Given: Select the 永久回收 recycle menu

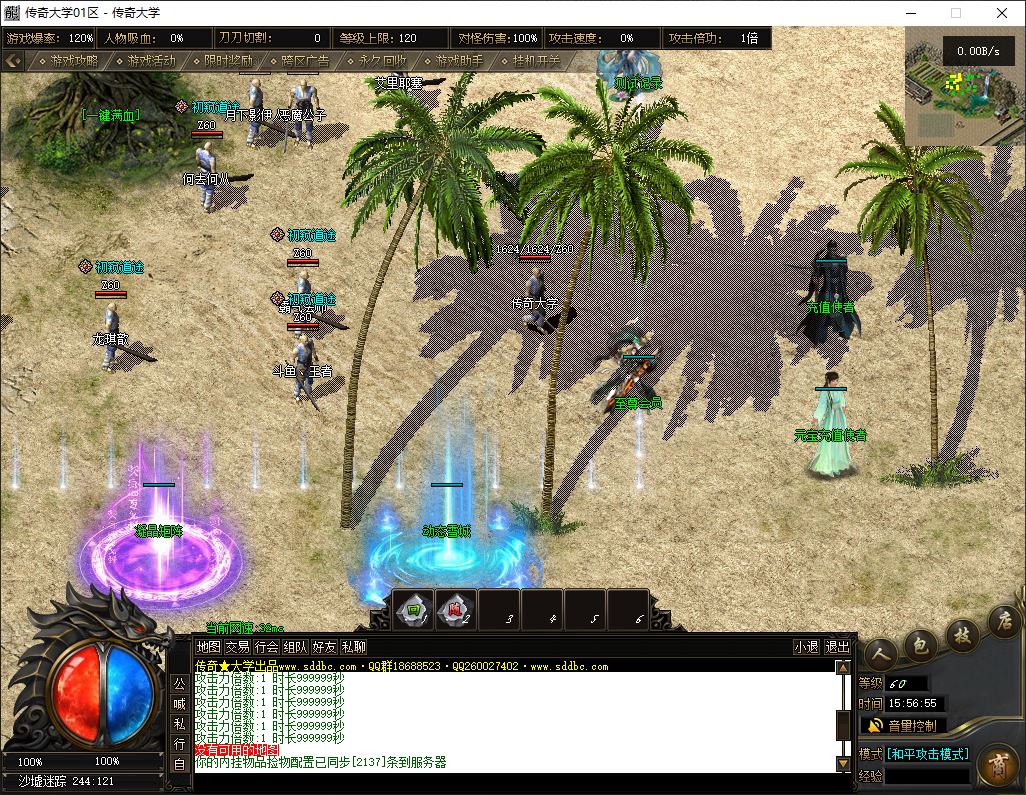Looking at the screenshot, I should (381, 61).
